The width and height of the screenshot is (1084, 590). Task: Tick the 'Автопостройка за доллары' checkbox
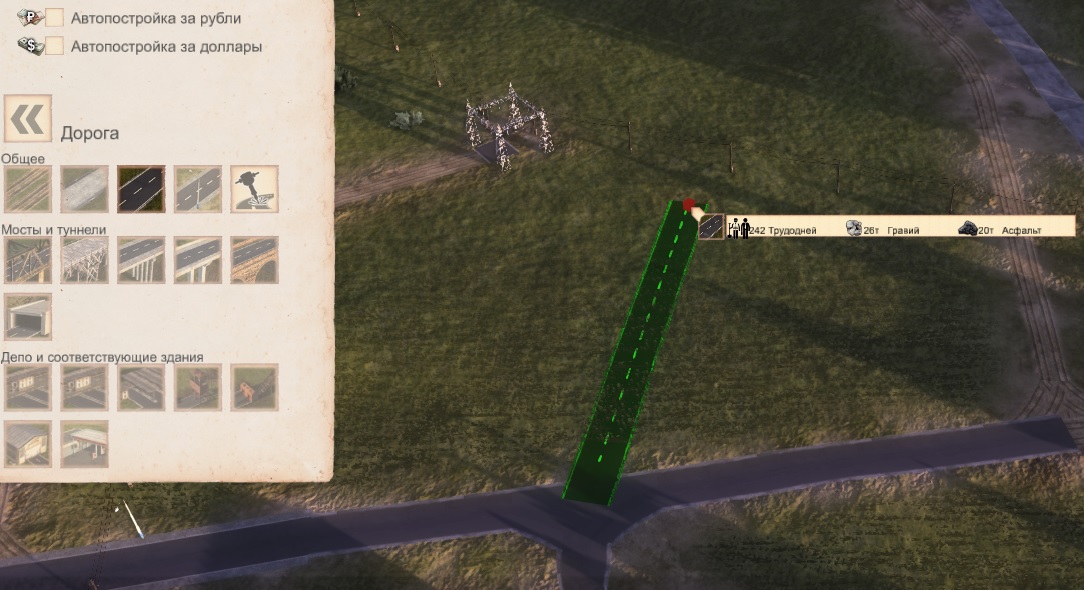tap(55, 46)
